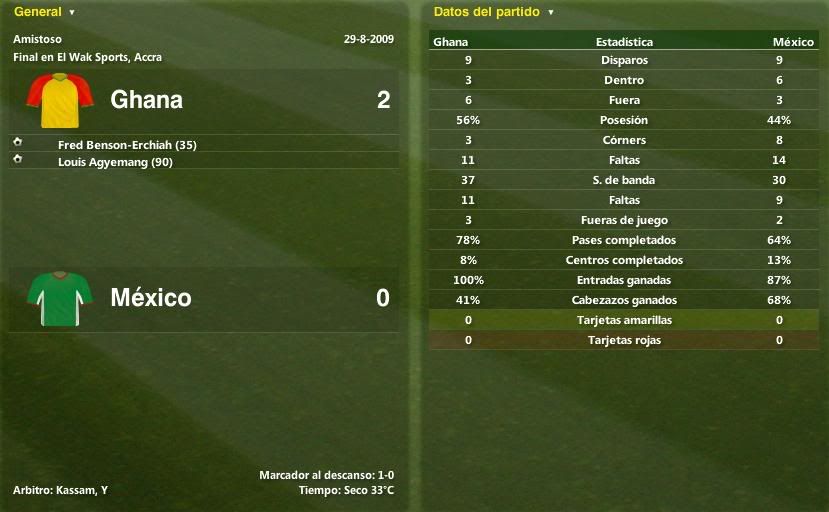Open the Datos del partido dropdown
The width and height of the screenshot is (829, 512).
(x=493, y=12)
